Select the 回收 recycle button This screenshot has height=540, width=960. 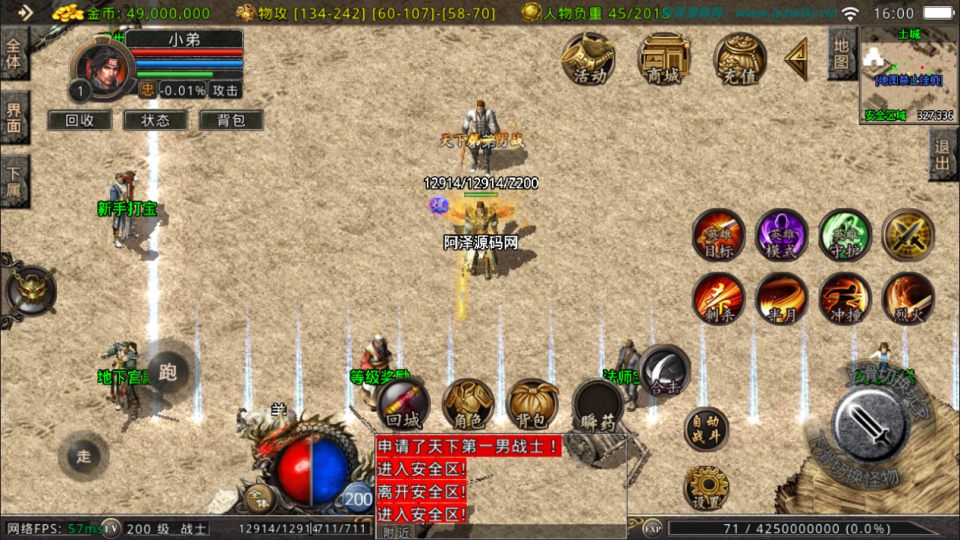pyautogui.click(x=80, y=120)
